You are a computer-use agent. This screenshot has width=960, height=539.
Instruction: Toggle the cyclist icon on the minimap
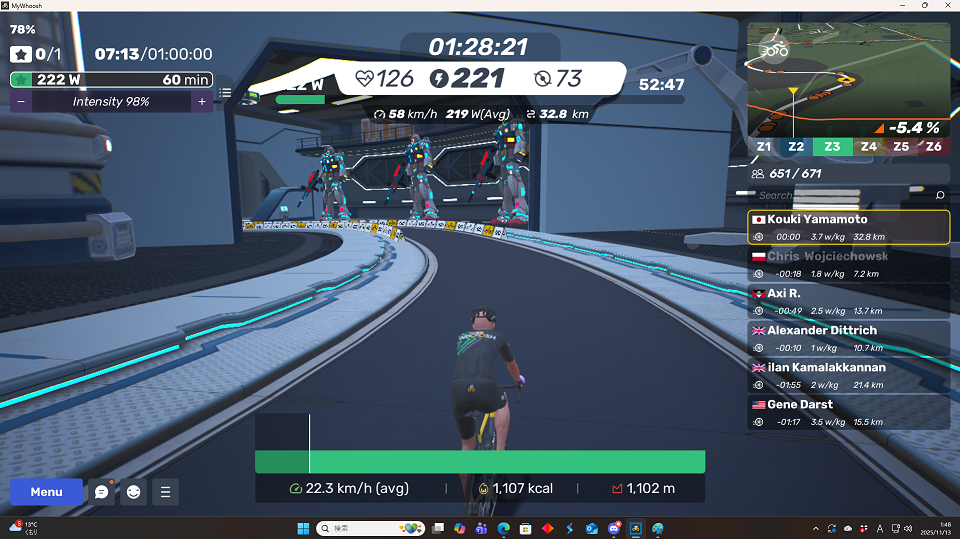click(x=774, y=47)
